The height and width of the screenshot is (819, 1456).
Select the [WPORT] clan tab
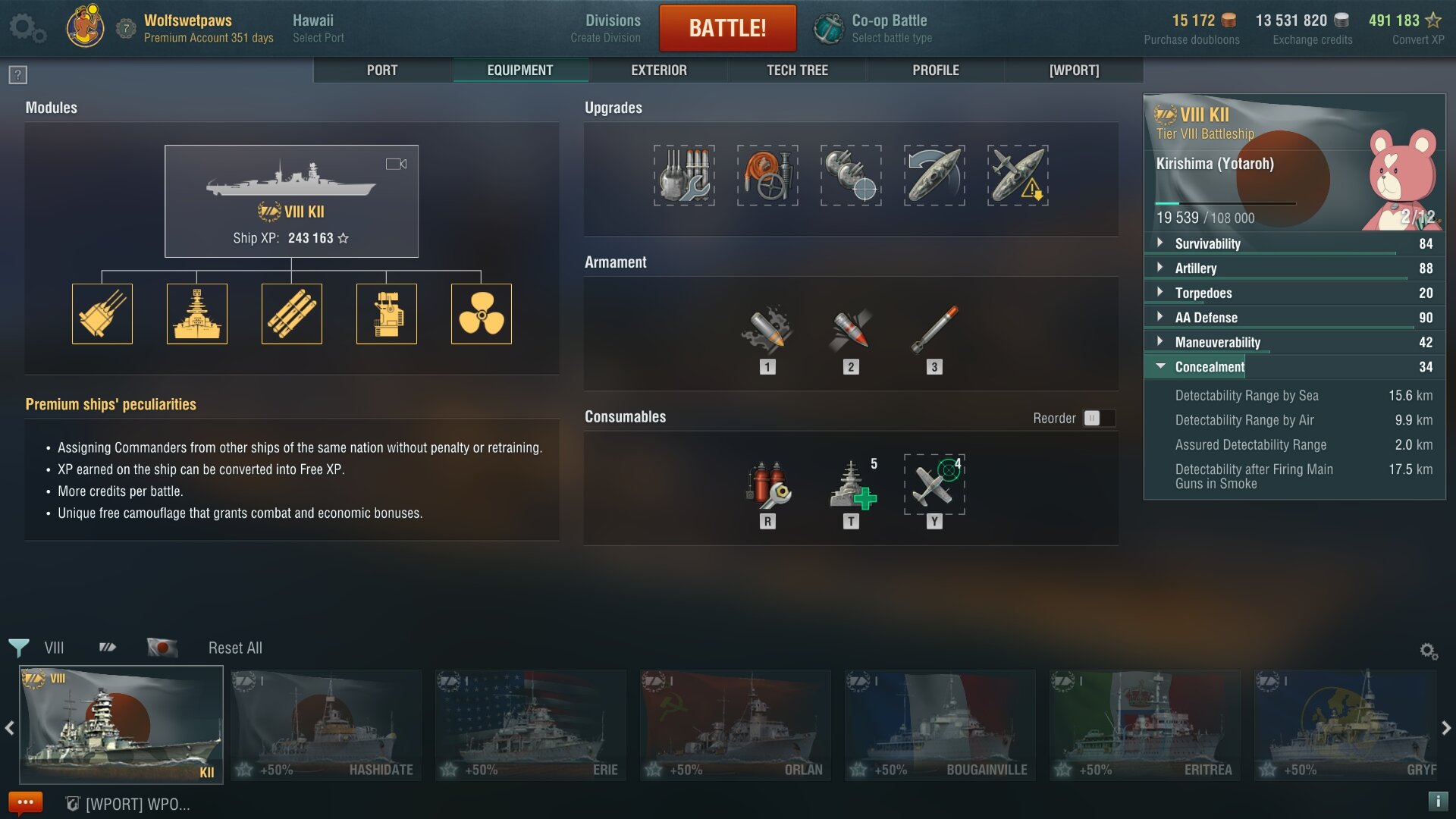[x=1074, y=71]
